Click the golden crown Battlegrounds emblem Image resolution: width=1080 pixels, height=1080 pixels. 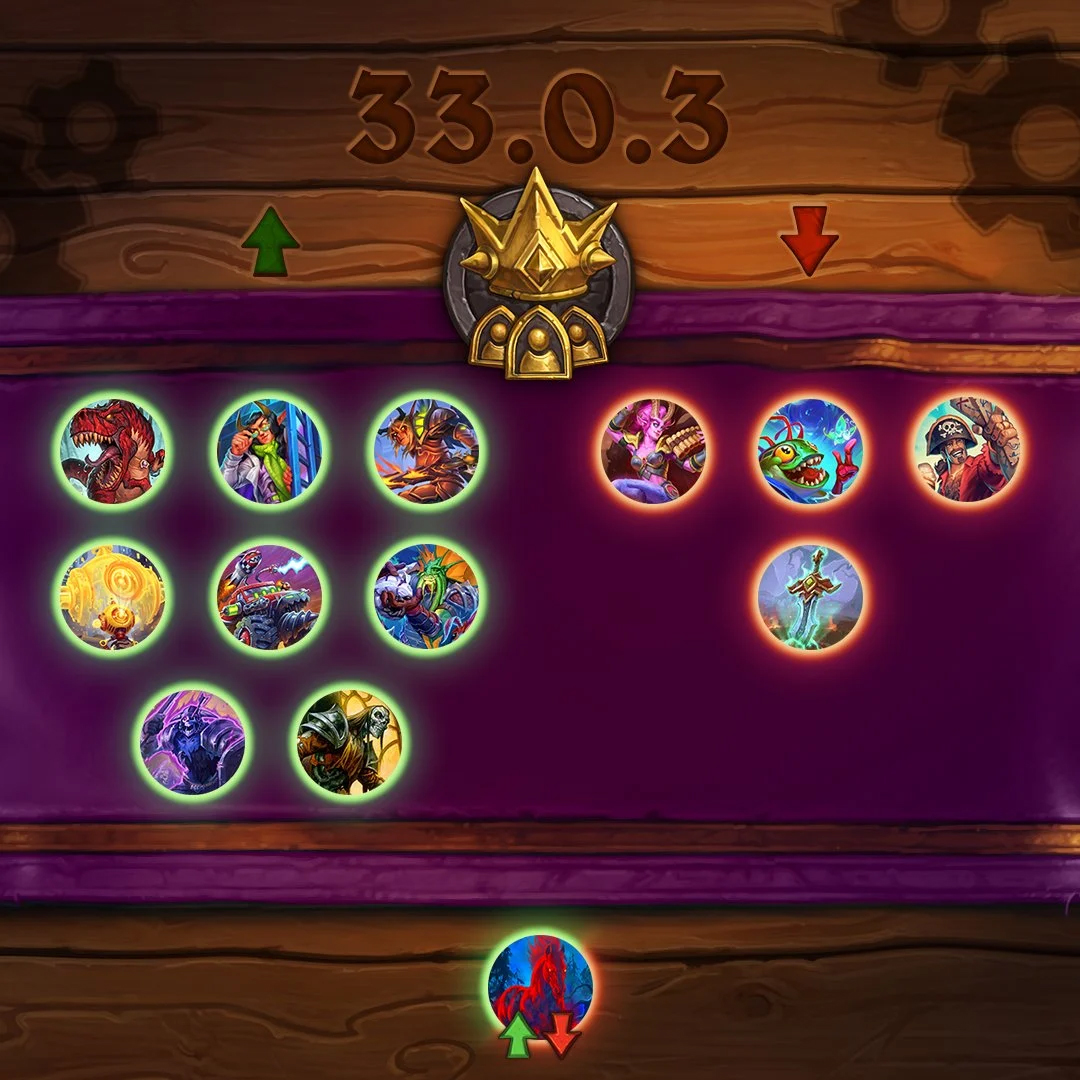pyautogui.click(x=539, y=274)
